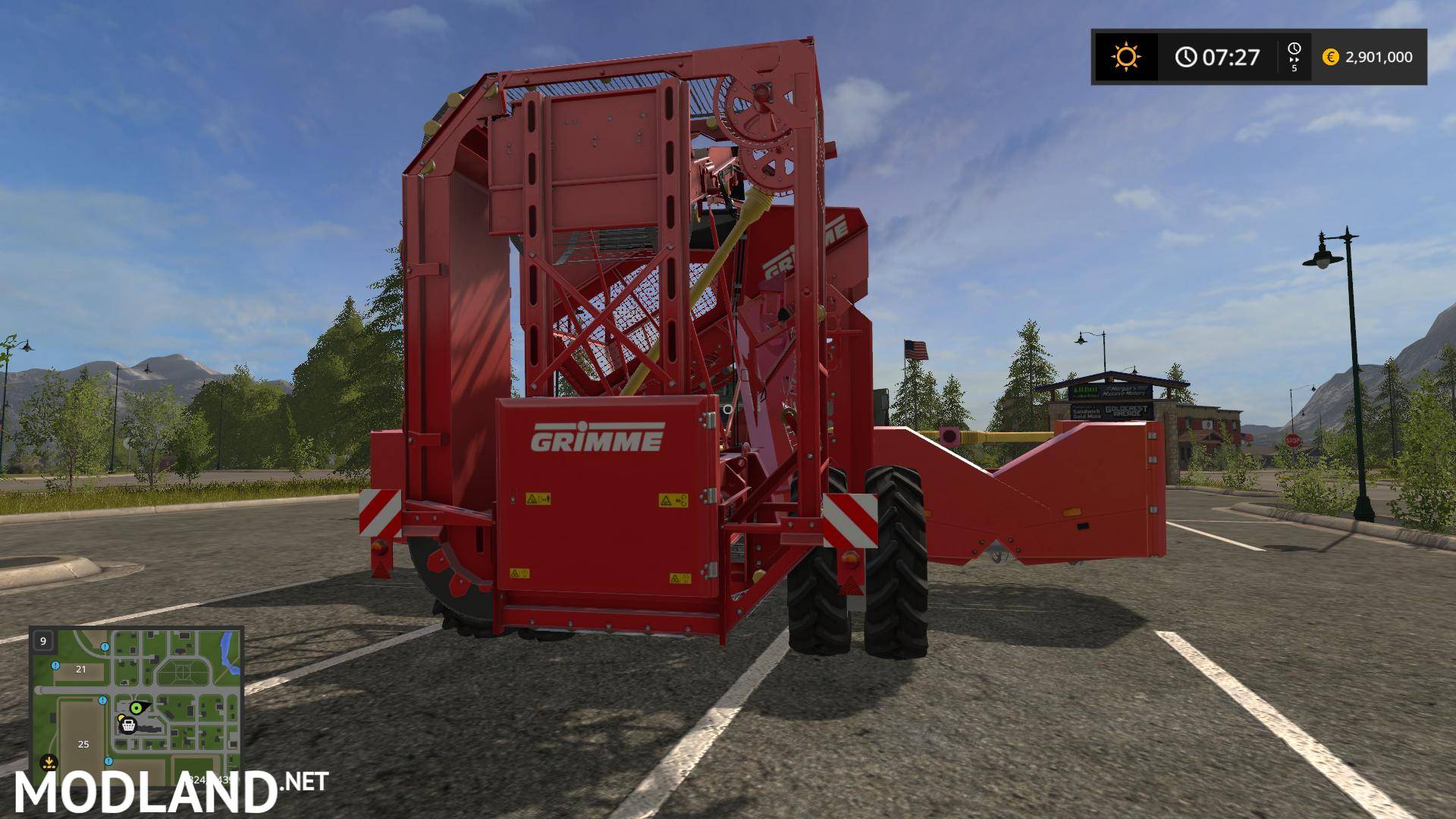Select the clock icon beside 07:27
This screenshot has width=1456, height=819.
(1185, 57)
